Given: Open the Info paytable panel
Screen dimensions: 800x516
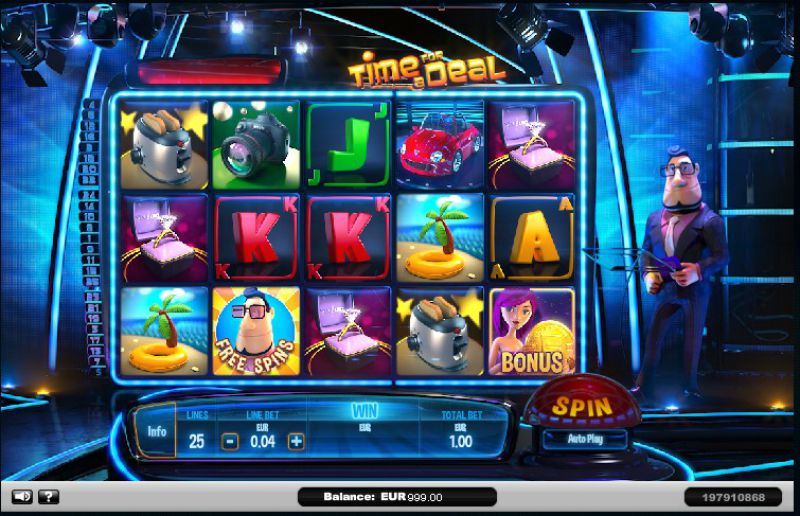Looking at the screenshot, I should [x=157, y=432].
